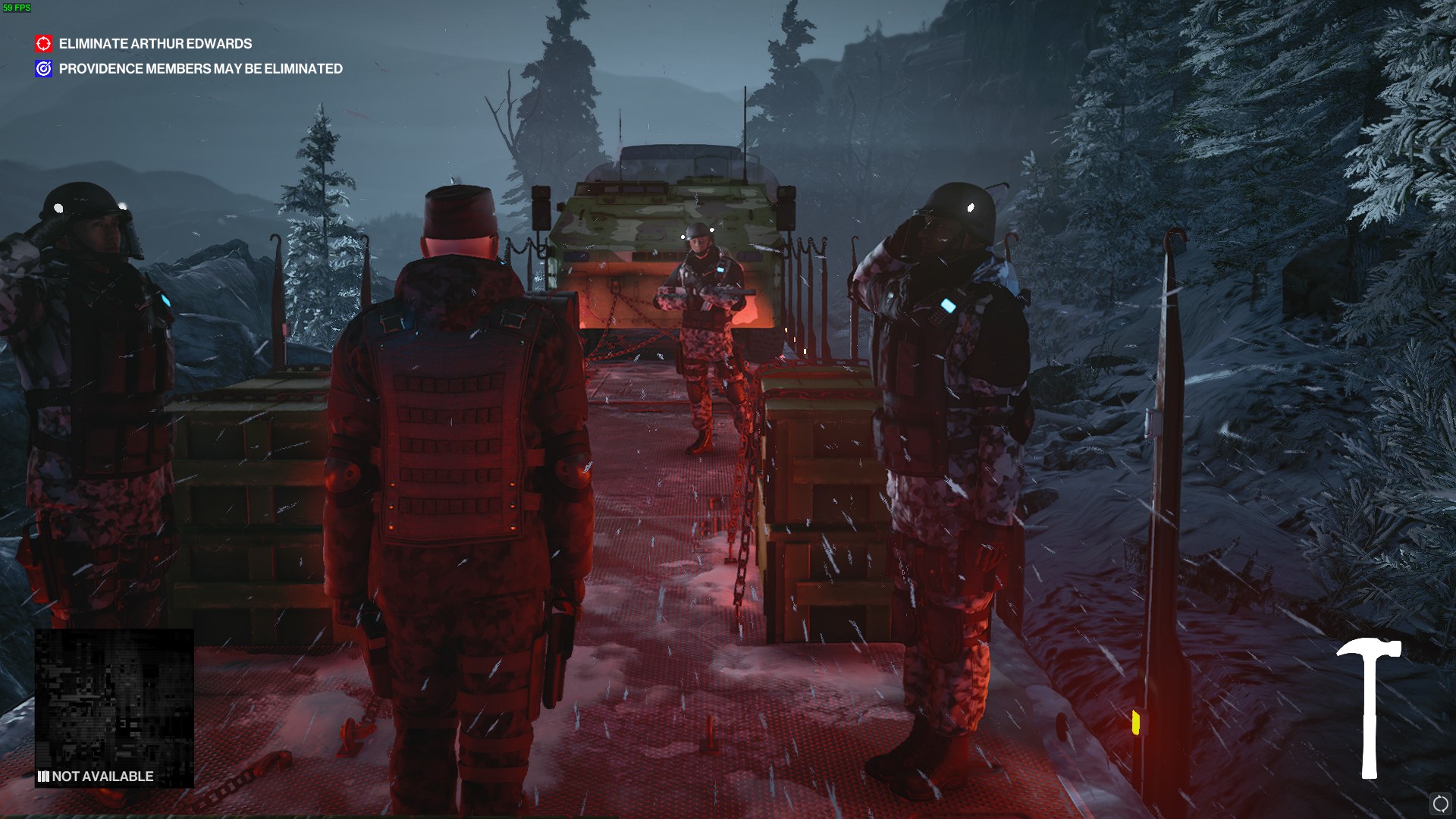Select the equipped hammer item icon

pos(1369,708)
